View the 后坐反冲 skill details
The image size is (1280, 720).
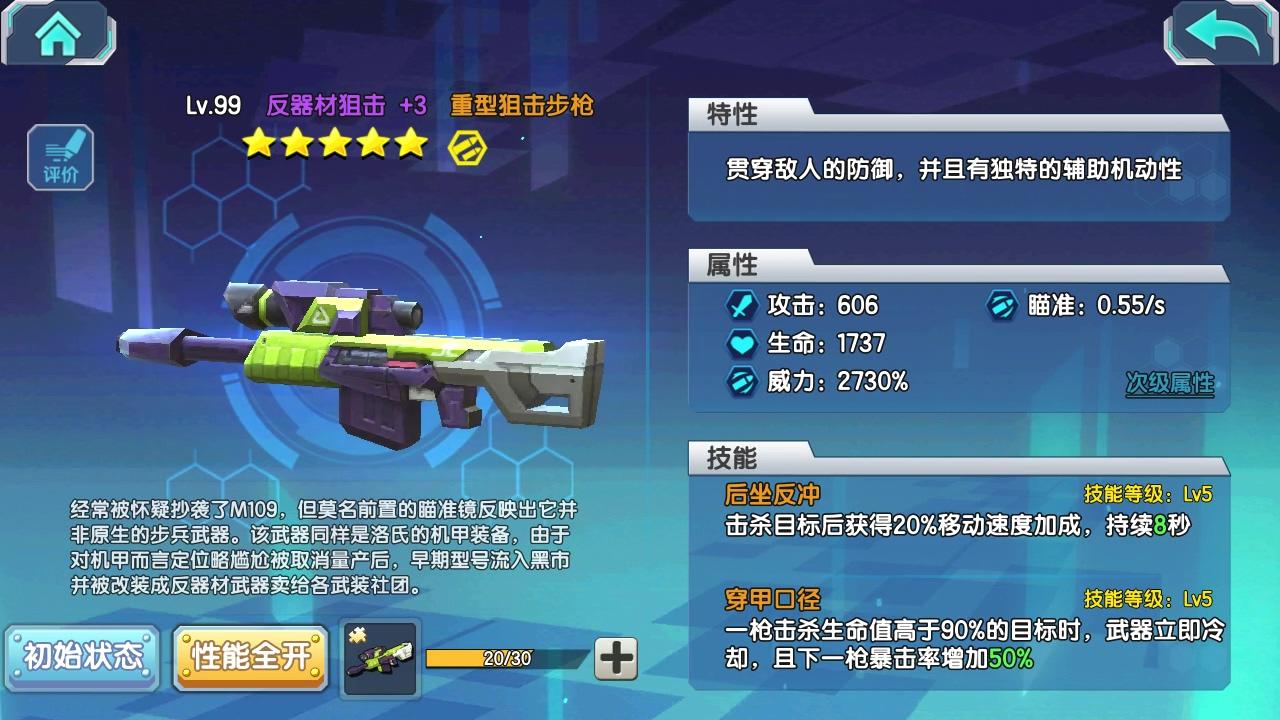(772, 494)
